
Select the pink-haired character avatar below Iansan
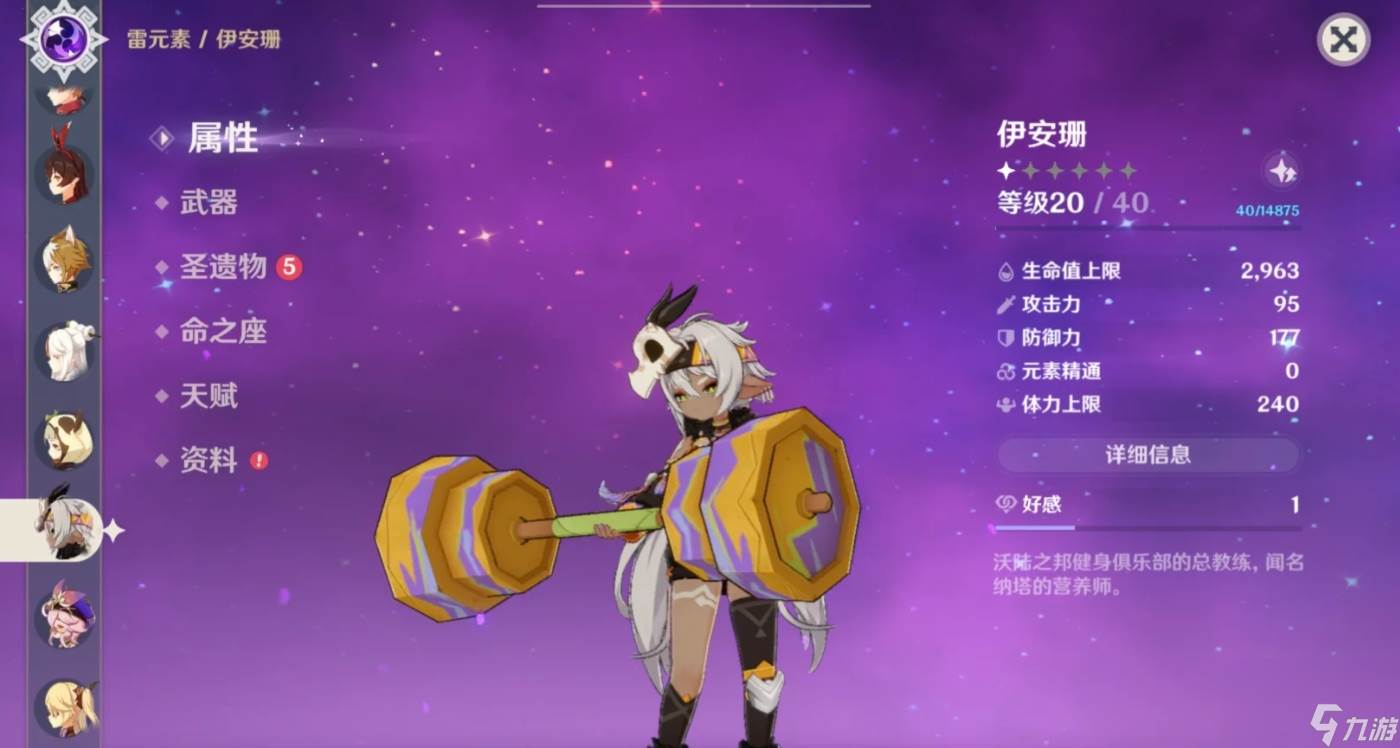pos(62,615)
